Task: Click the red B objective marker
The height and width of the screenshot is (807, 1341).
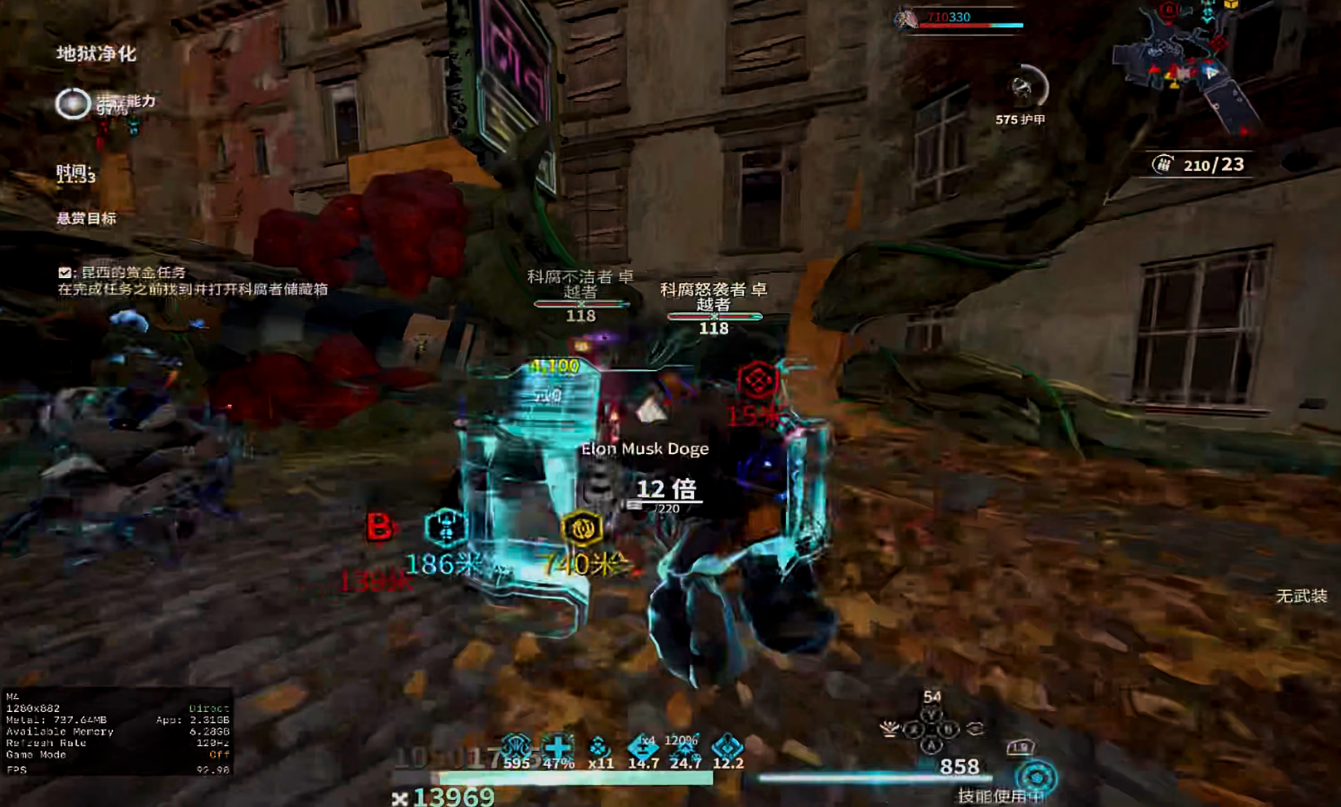Action: coord(379,526)
